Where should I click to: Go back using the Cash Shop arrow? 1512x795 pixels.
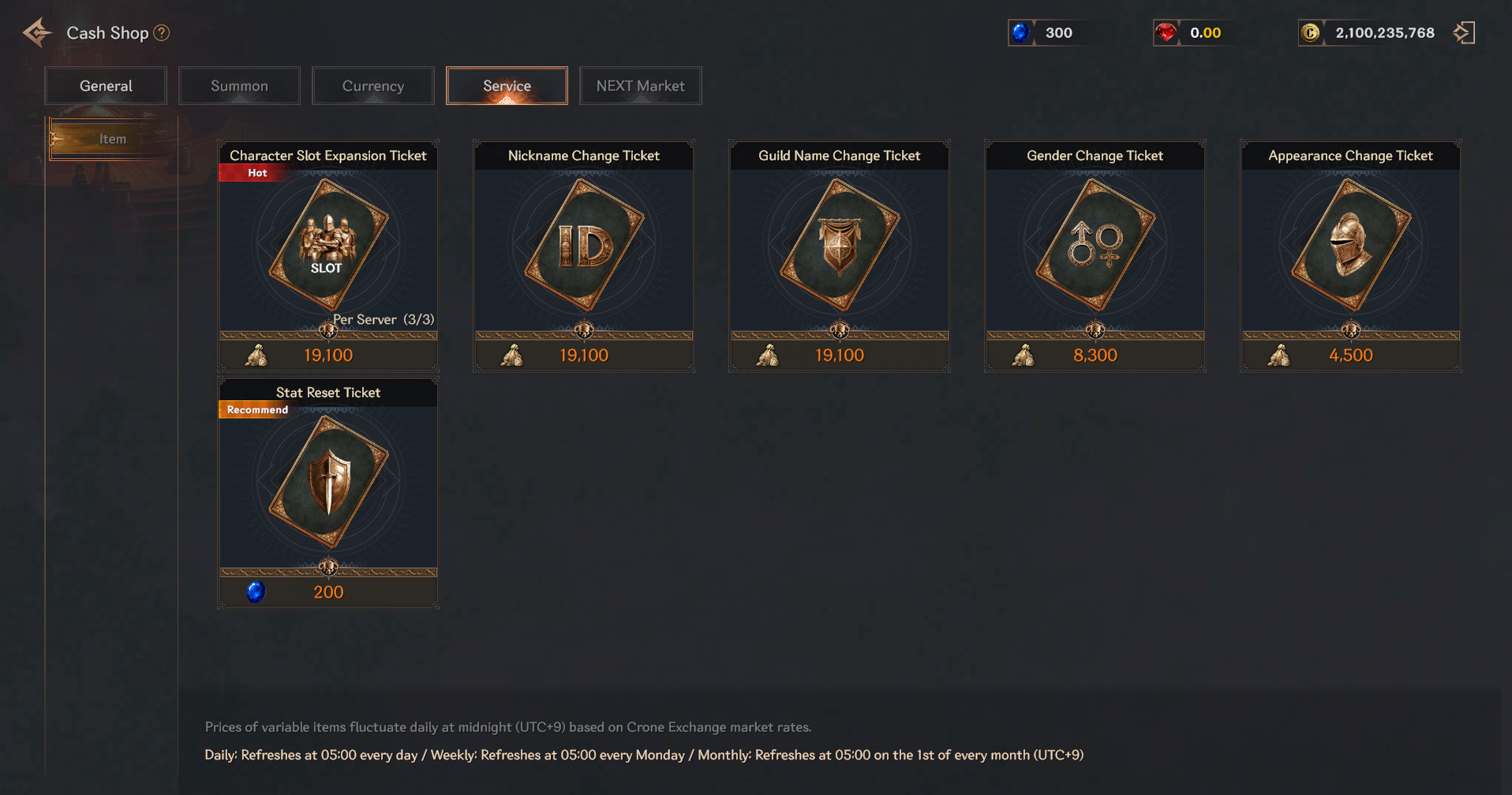[37, 33]
